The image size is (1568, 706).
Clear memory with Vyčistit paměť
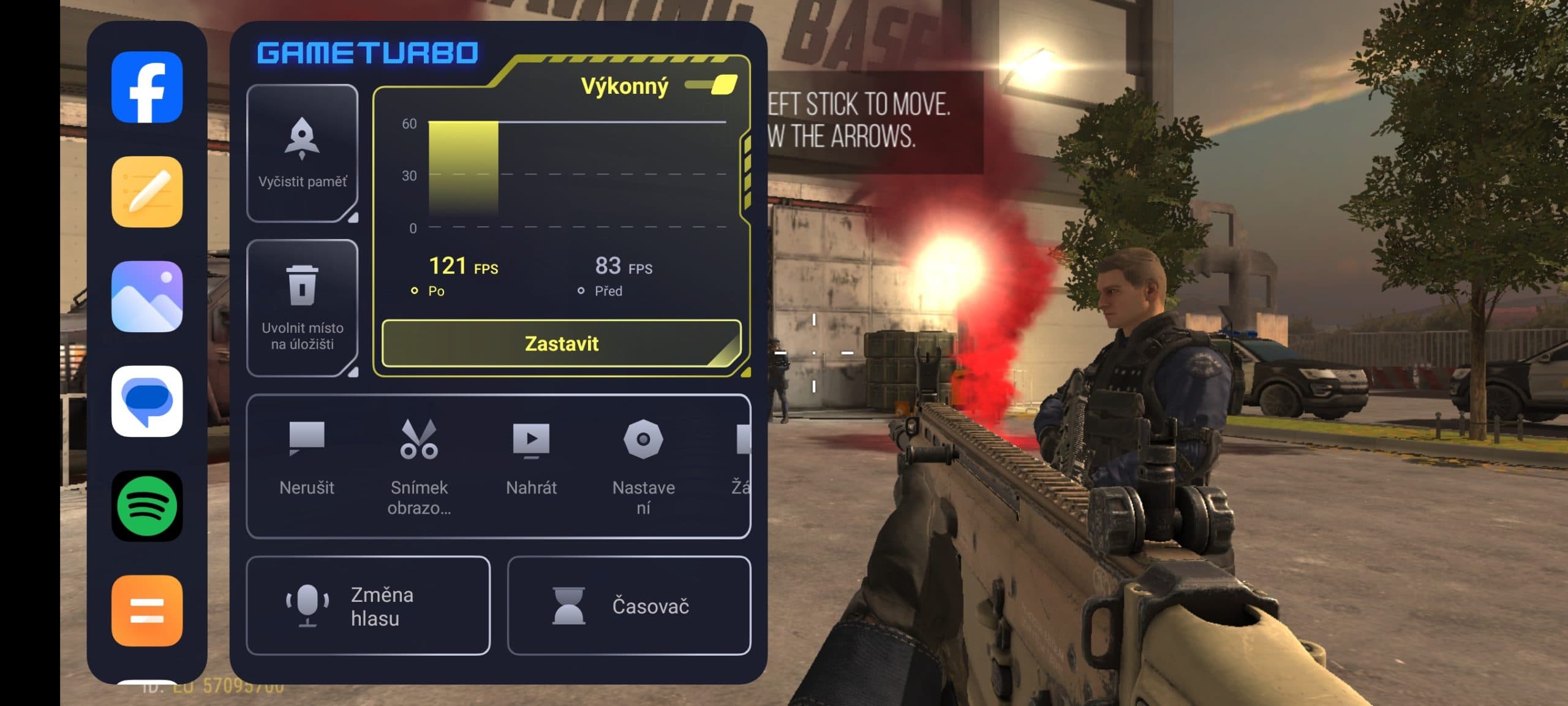[x=302, y=153]
